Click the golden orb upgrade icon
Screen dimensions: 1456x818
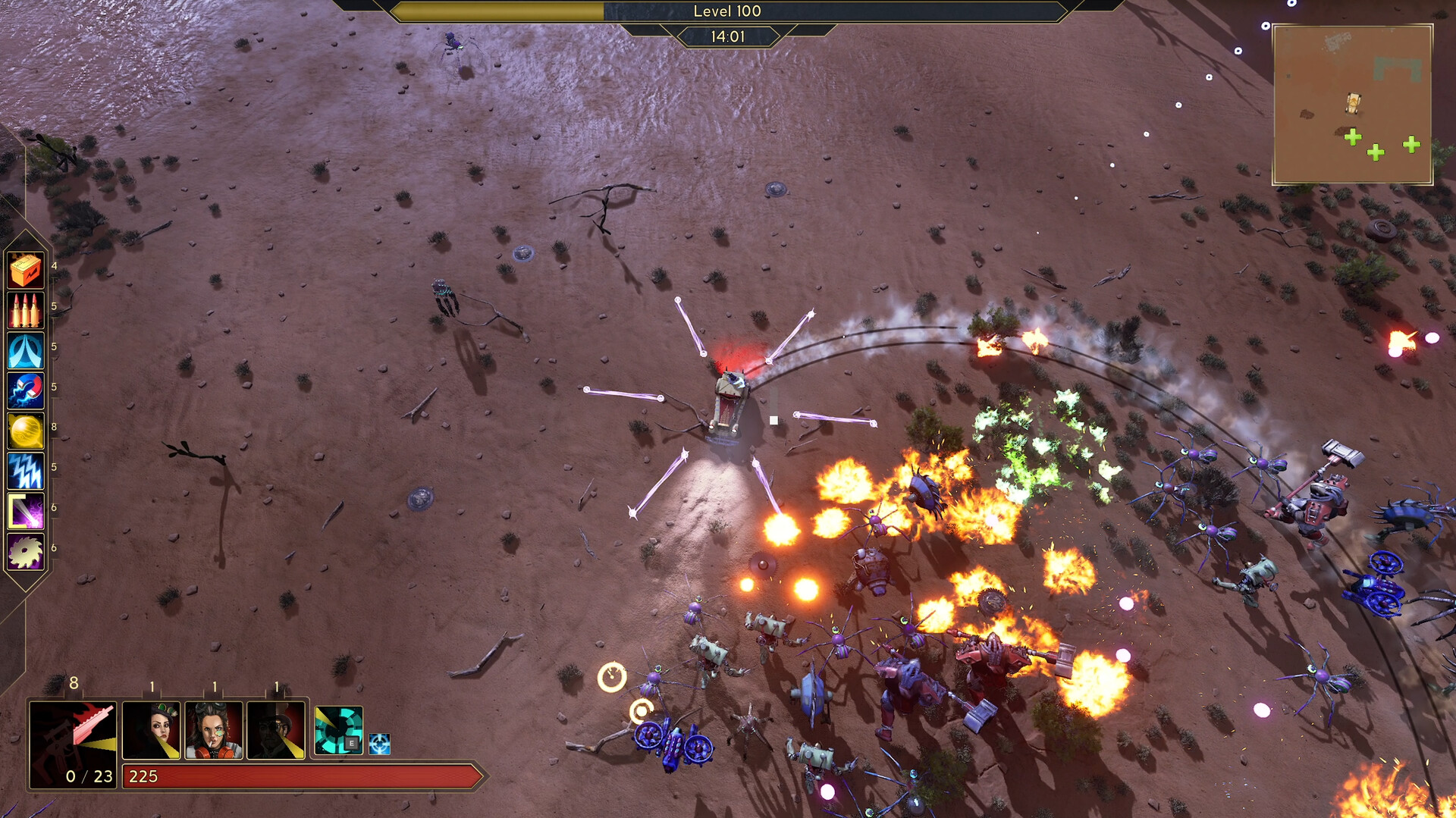point(25,431)
